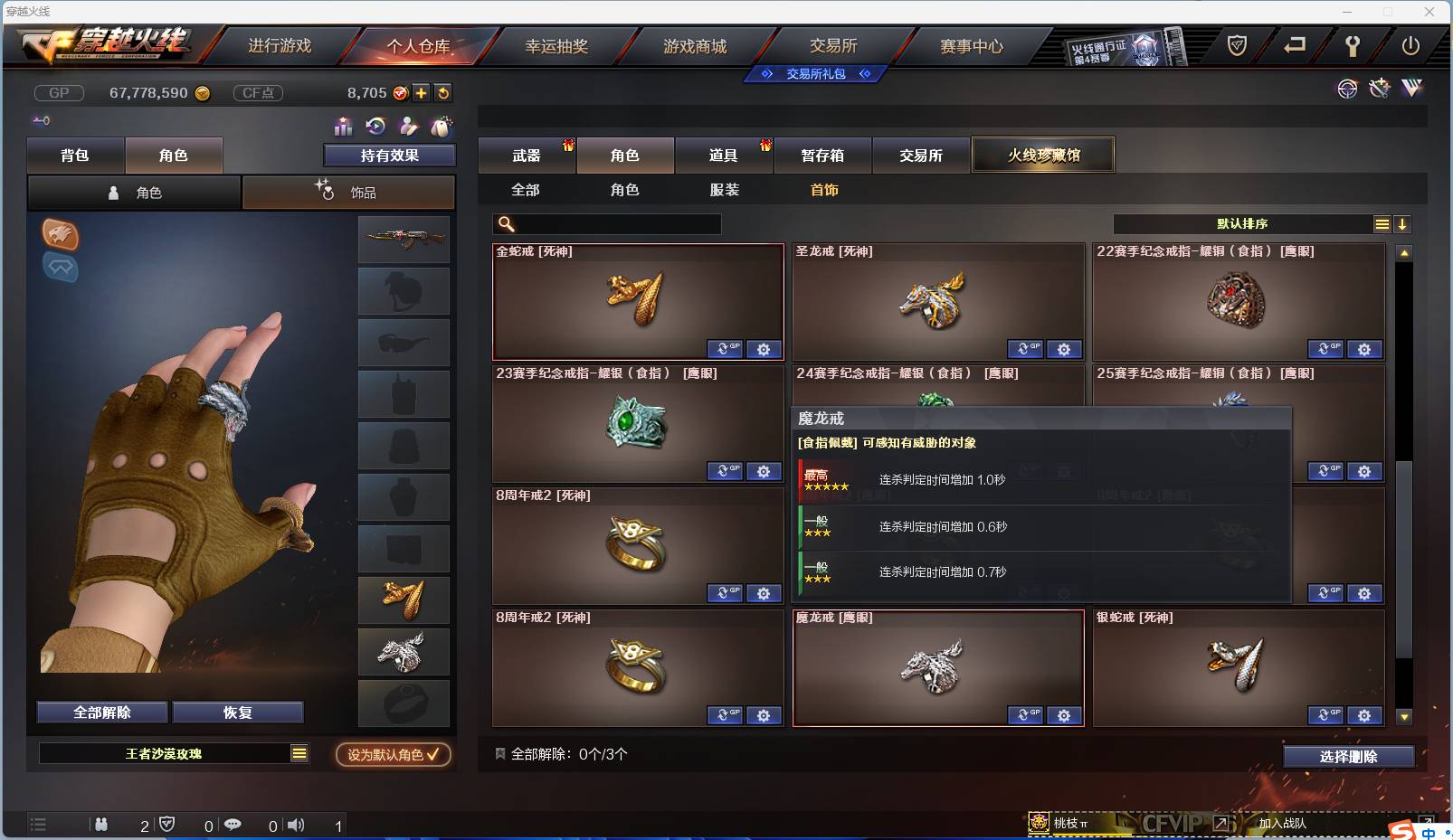This screenshot has width=1453, height=840.
Task: Open the character rename icon
Action: [x=407, y=127]
